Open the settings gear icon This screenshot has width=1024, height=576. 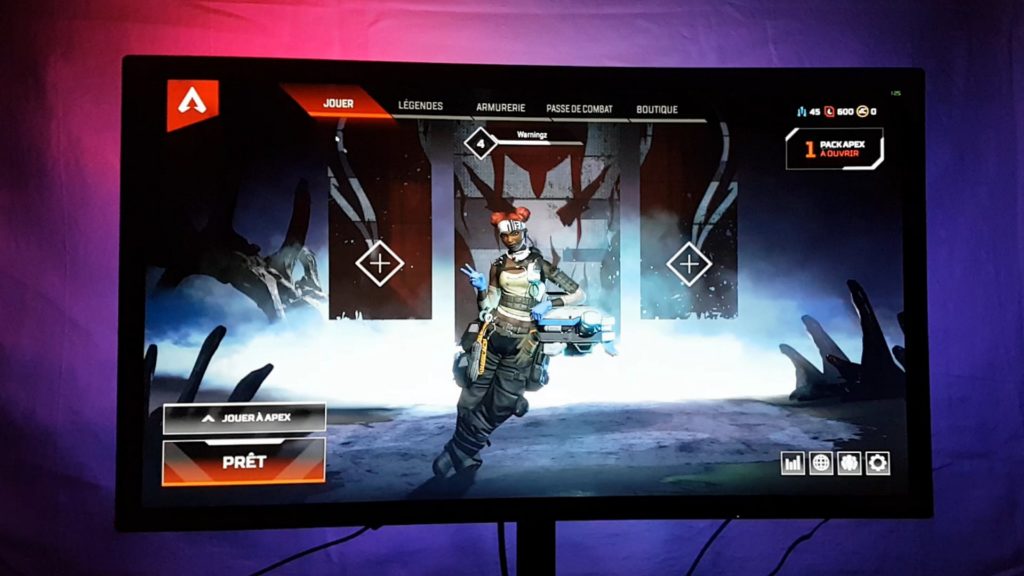click(878, 463)
